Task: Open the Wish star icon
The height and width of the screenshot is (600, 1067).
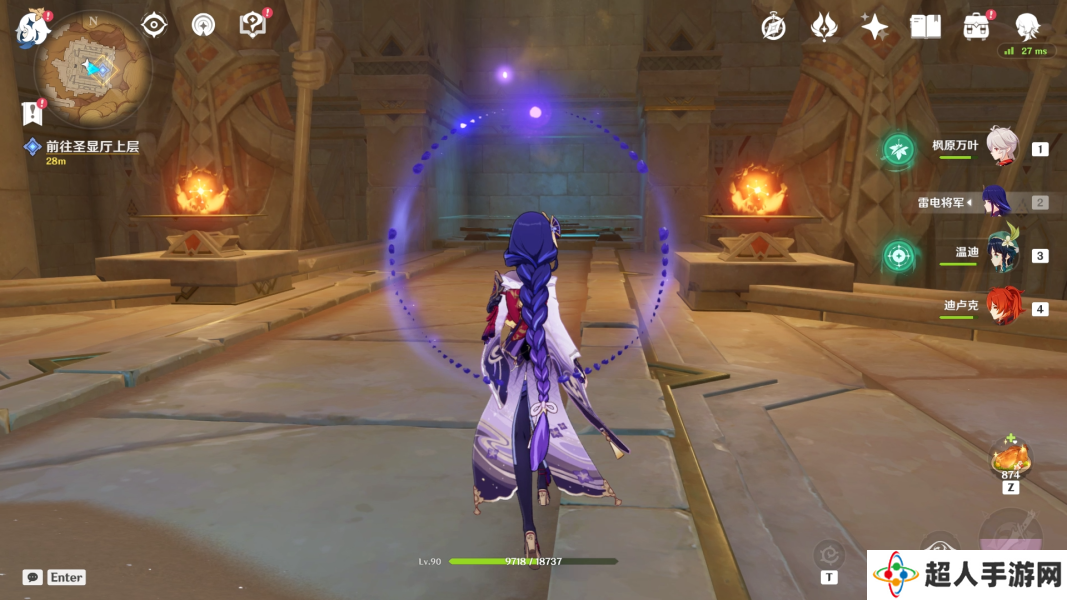Action: tap(875, 27)
